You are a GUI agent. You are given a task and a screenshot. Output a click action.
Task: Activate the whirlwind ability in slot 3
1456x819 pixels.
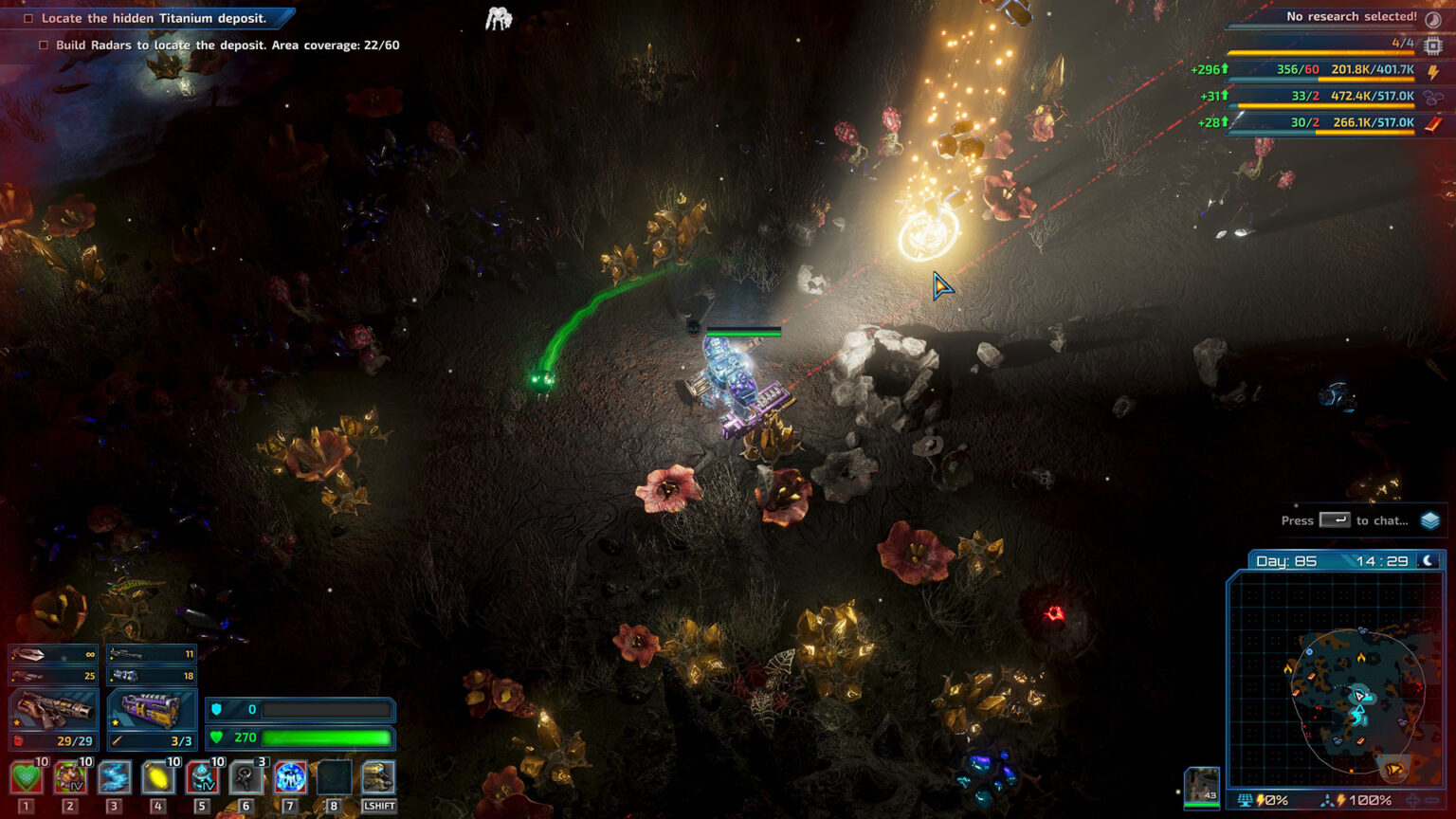[x=114, y=778]
